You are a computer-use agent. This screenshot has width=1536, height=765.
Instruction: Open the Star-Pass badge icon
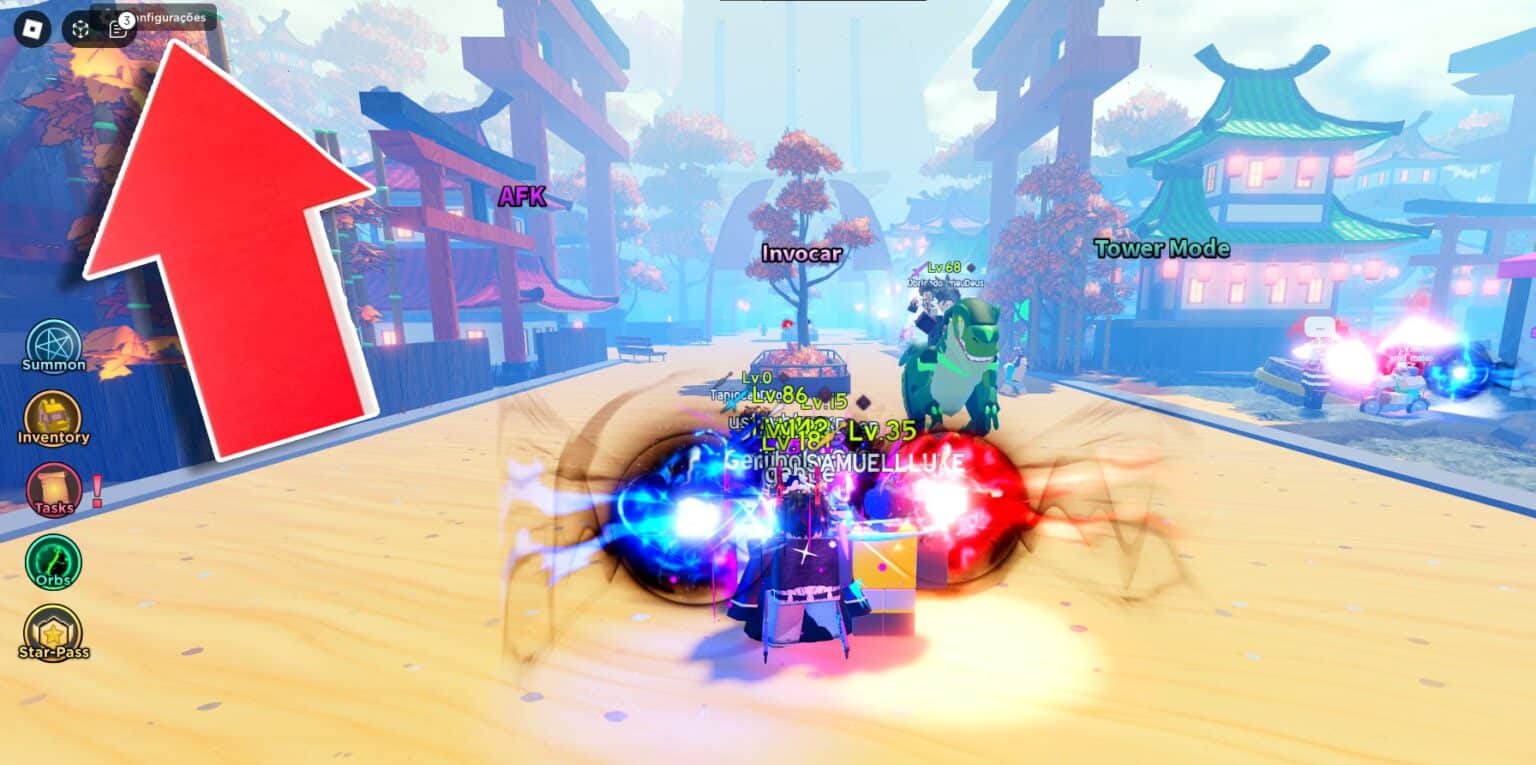(54, 633)
